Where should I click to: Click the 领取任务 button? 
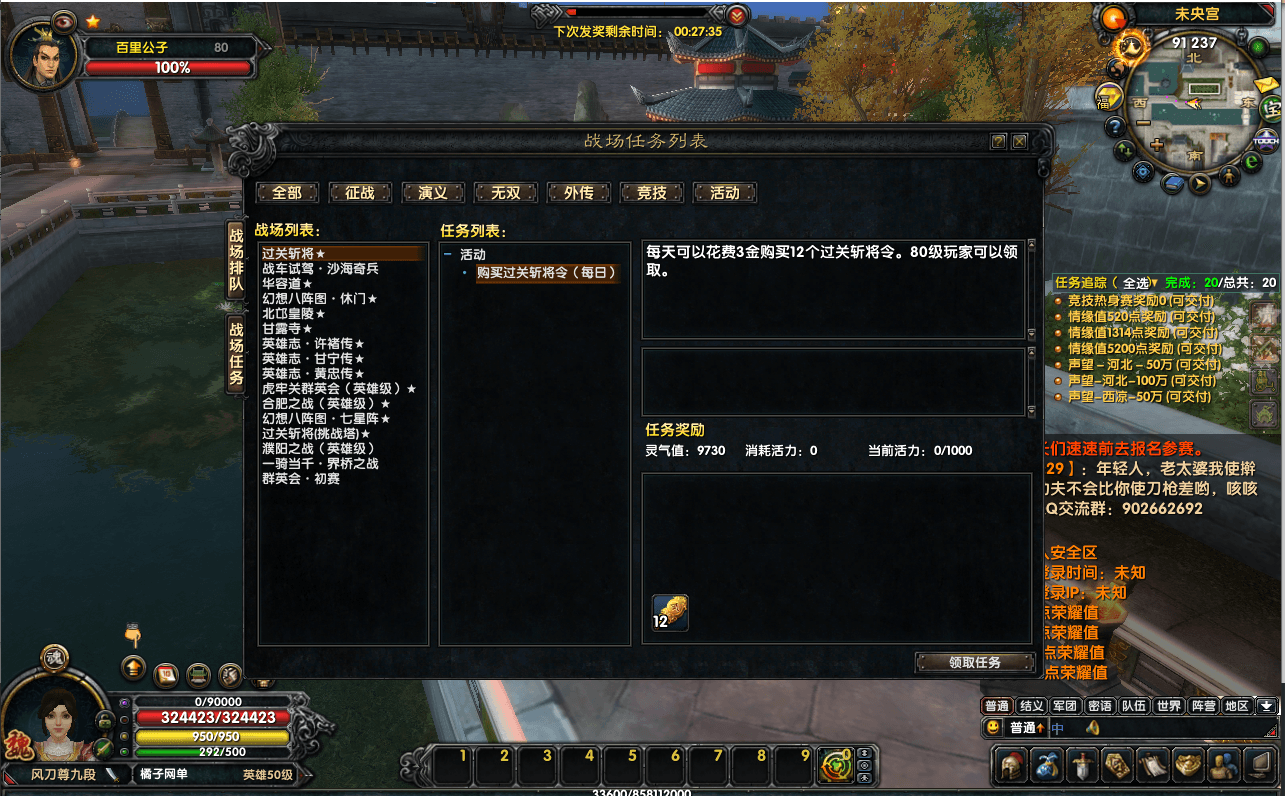[975, 662]
